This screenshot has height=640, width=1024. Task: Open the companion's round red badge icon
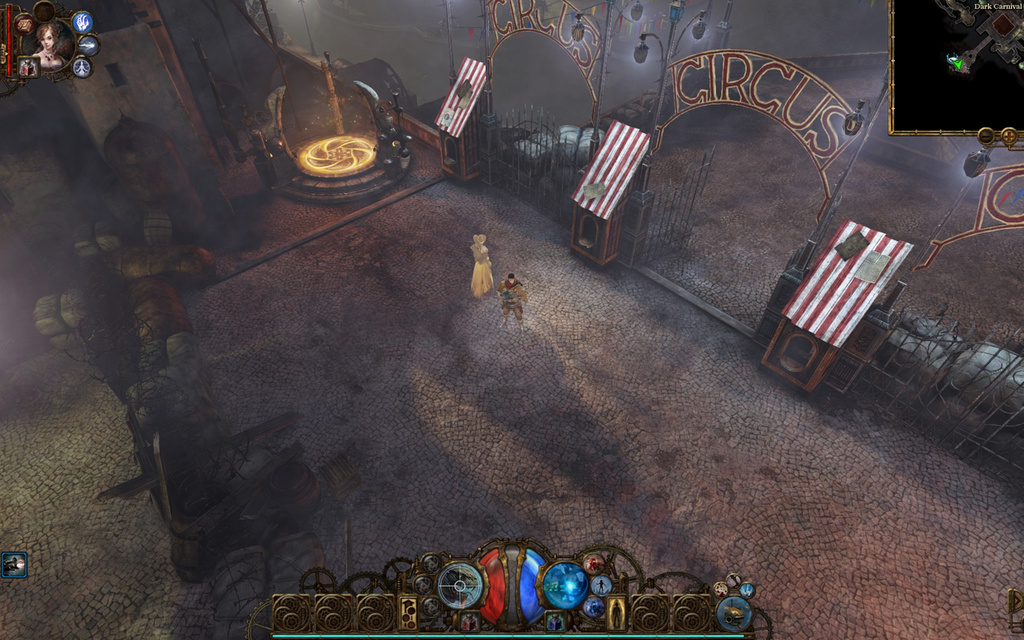click(x=24, y=24)
